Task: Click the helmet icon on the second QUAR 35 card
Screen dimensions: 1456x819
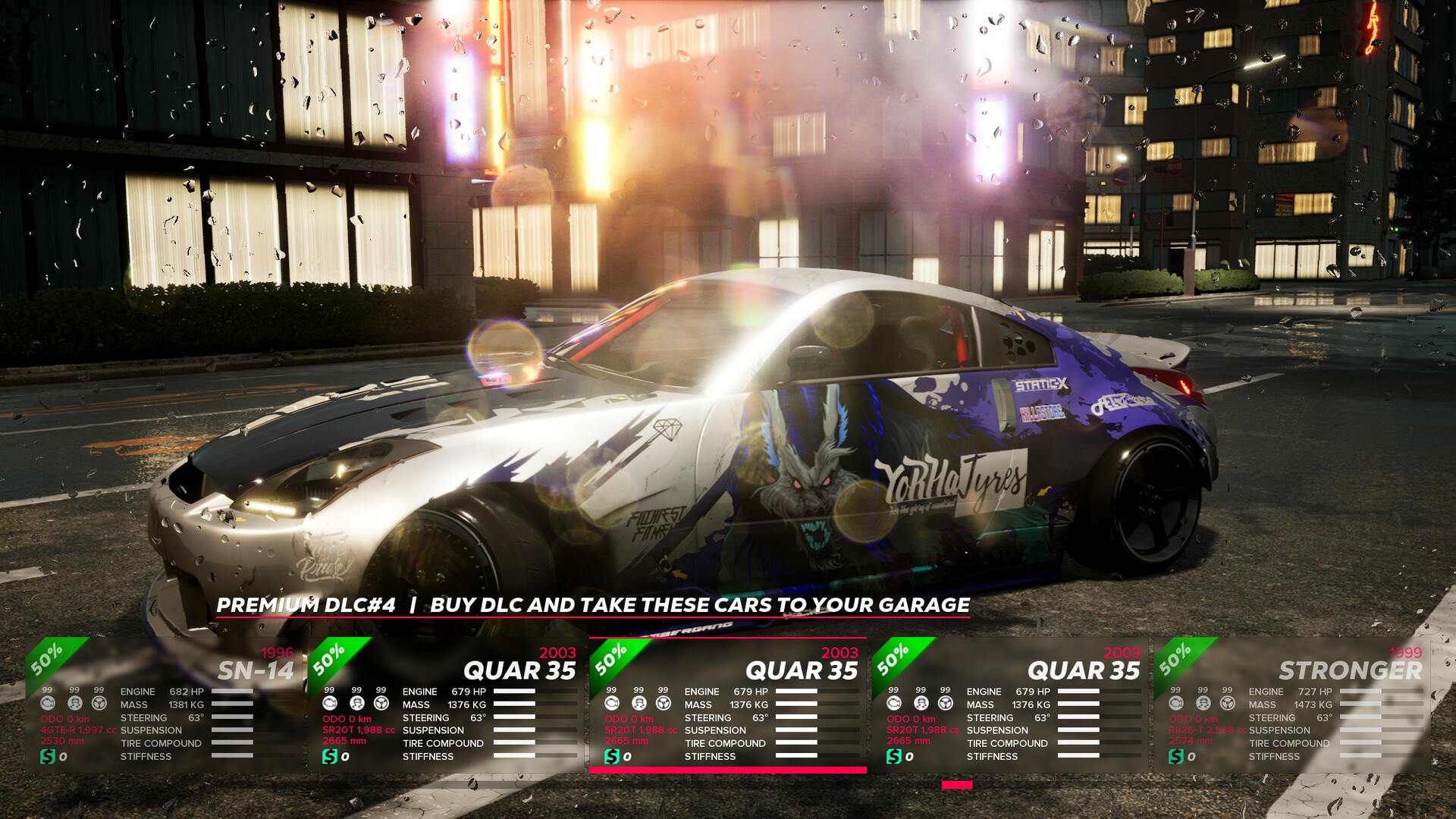Action: (x=355, y=704)
